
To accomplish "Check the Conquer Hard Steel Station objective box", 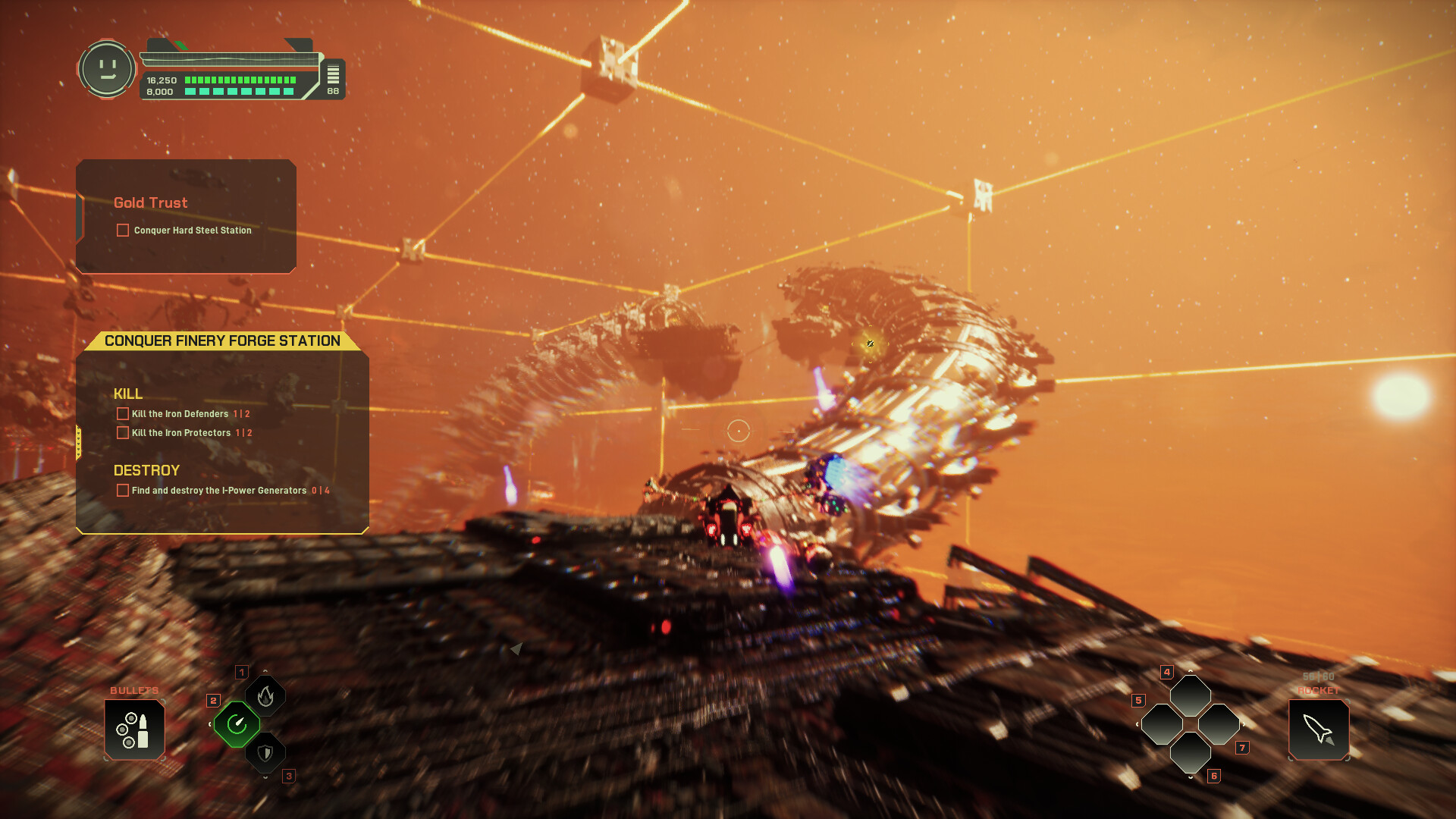I will 122,230.
